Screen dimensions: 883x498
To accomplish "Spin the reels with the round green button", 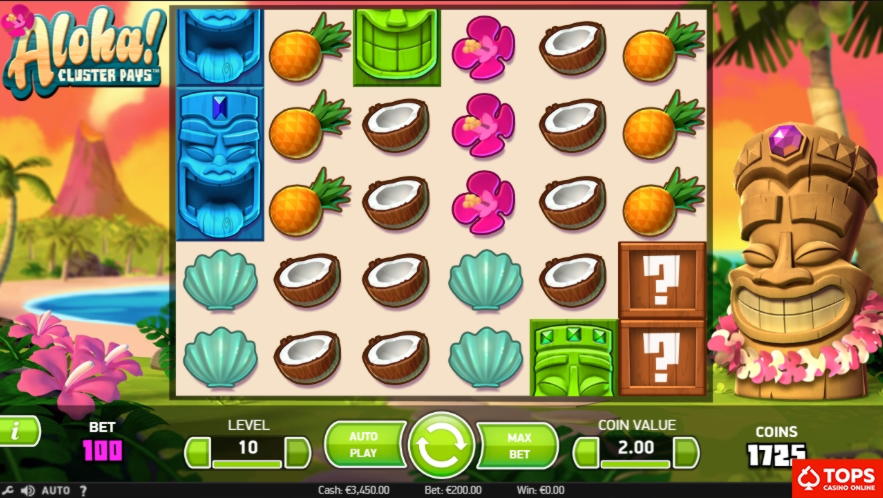I will (441, 445).
